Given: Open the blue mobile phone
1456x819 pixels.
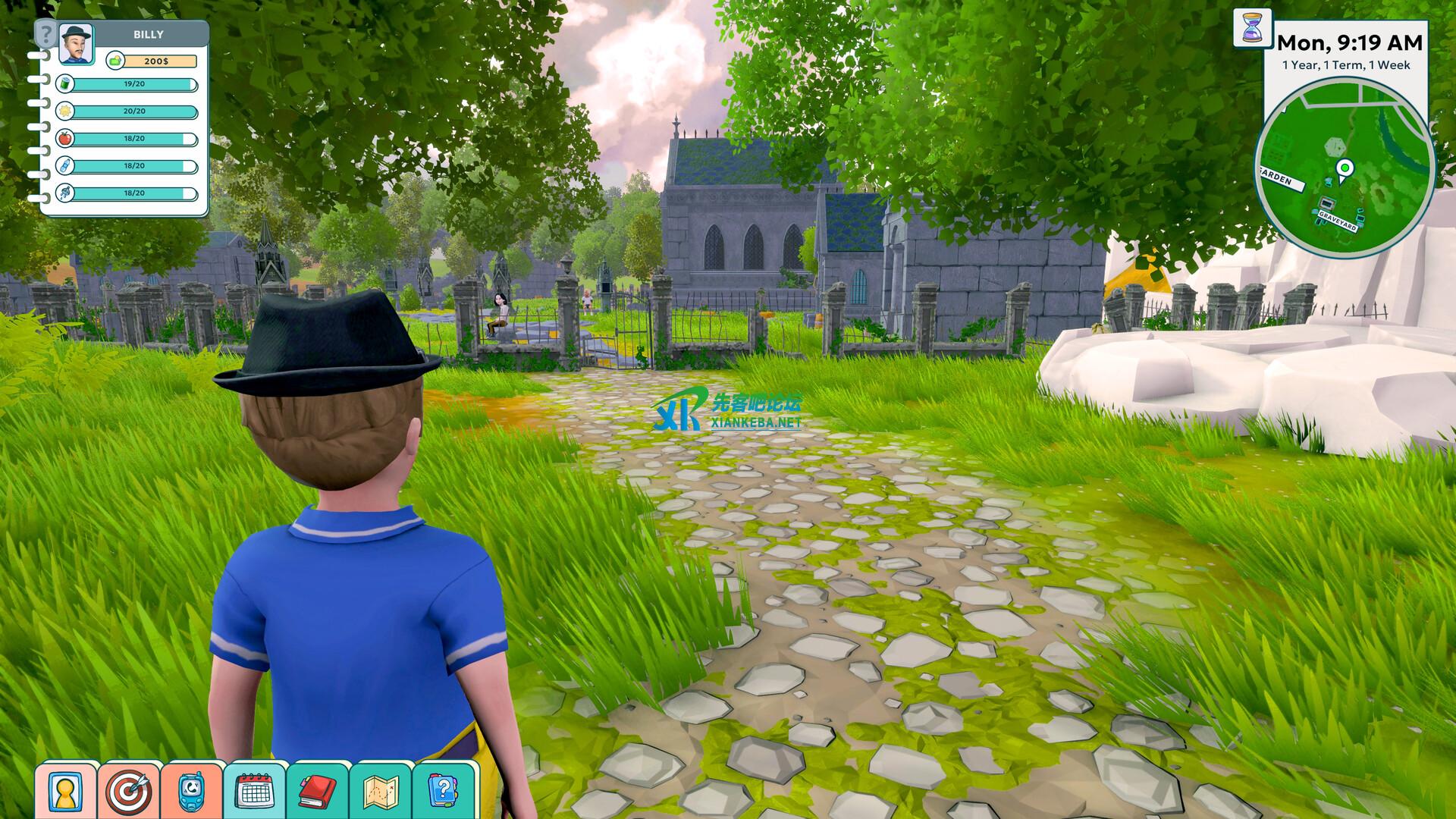Looking at the screenshot, I should click(192, 791).
